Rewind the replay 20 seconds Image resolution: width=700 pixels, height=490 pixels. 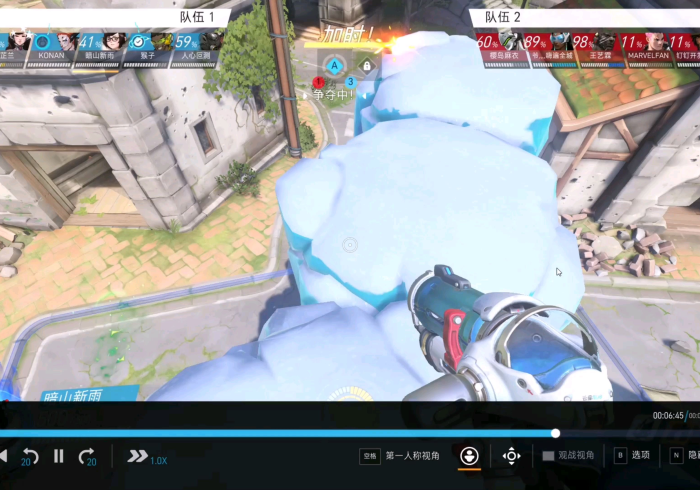(30, 456)
